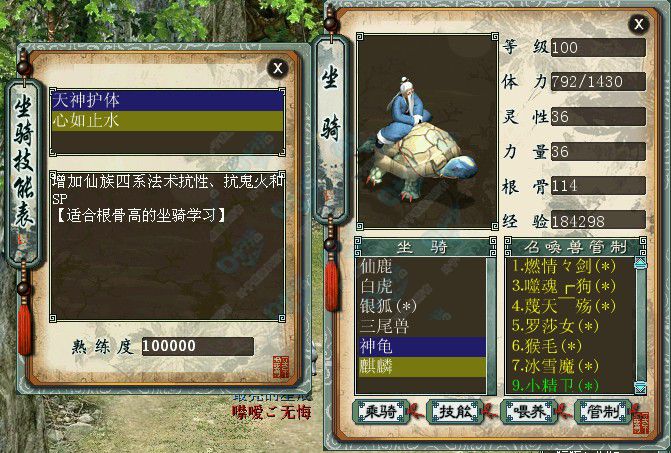This screenshot has height=453, width=671.
Task: Close the 坐骑 mount panel
Action: pyautogui.click(x=637, y=24)
